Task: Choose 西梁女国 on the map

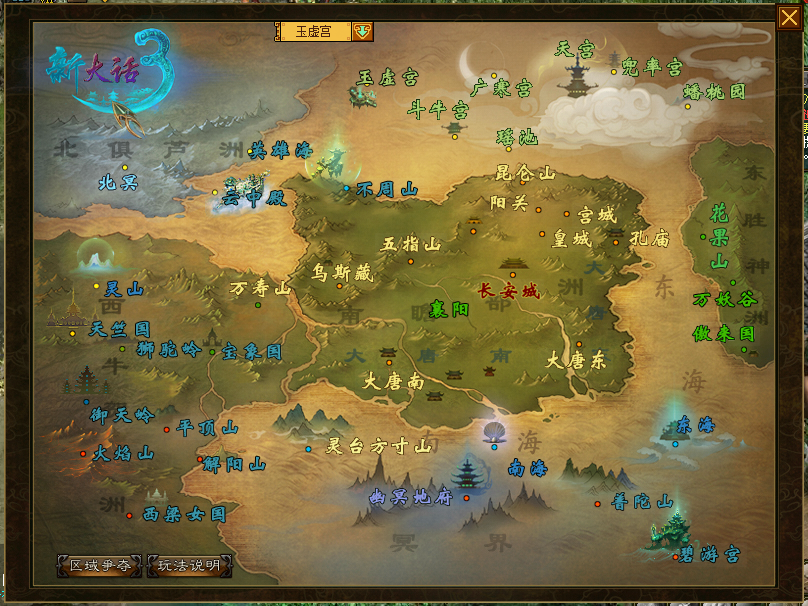Action: pos(184,514)
